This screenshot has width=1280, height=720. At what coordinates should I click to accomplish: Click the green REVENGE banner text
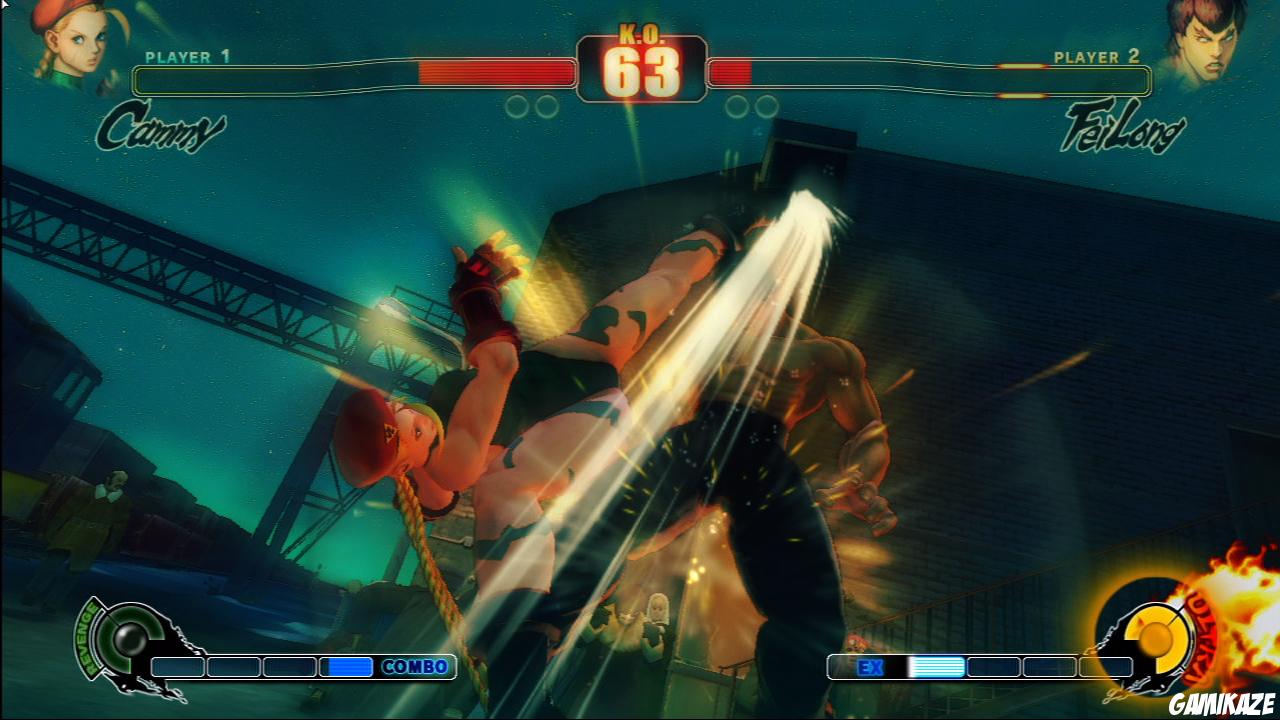click(85, 638)
